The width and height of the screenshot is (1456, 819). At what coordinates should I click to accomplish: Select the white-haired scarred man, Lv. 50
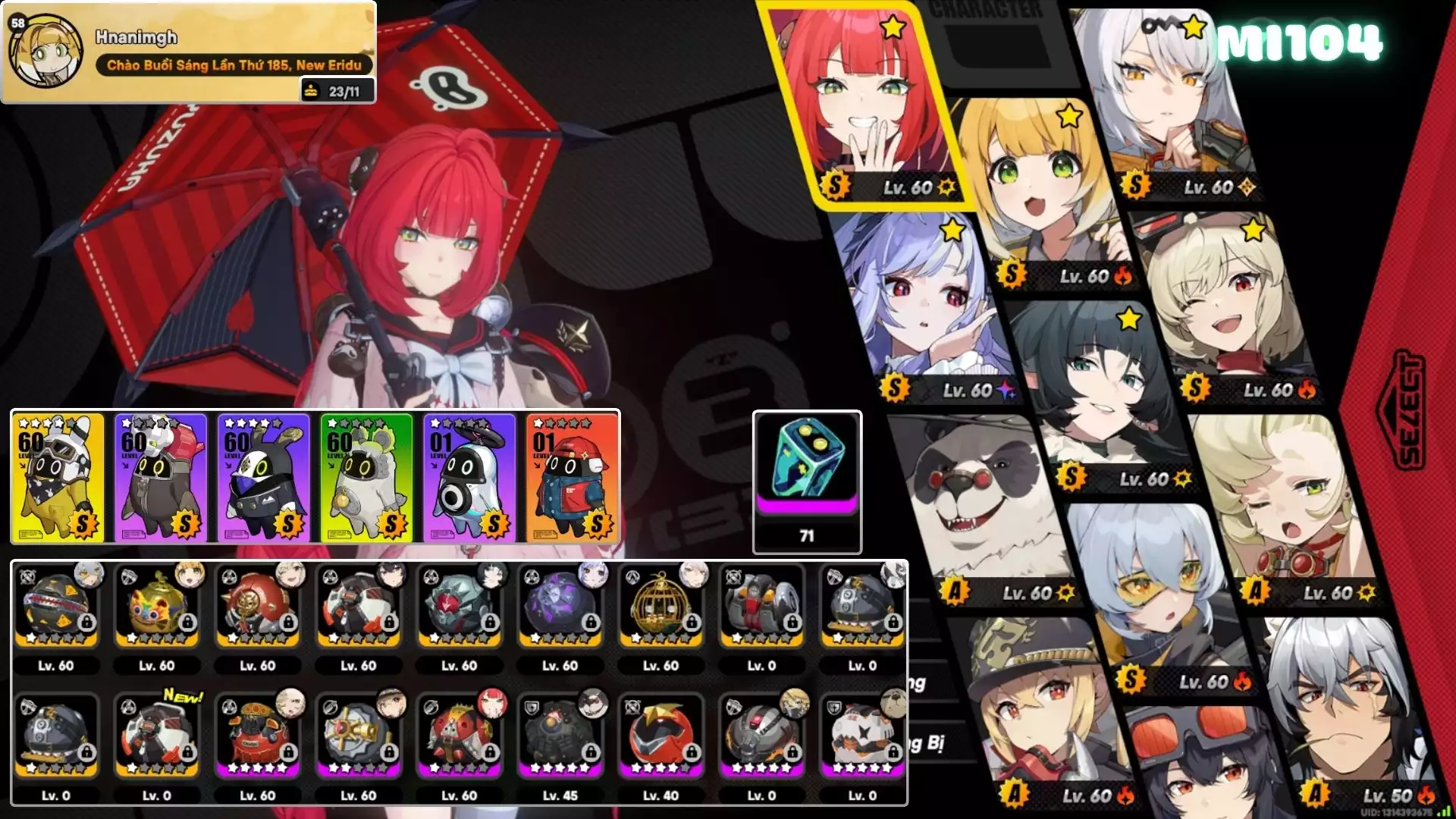(1342, 713)
